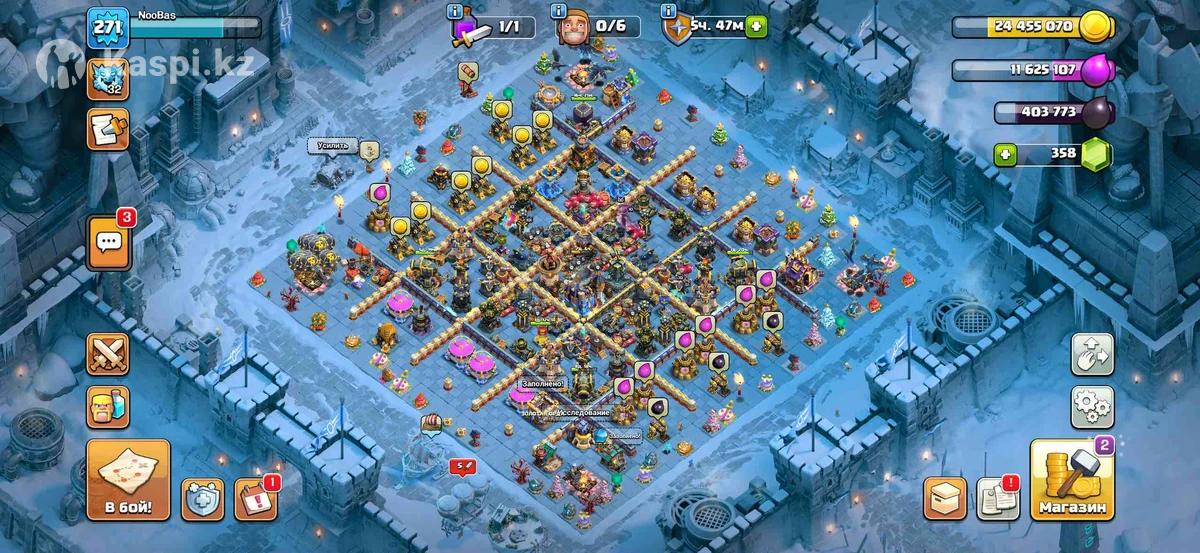Open the news page icon with red alert
1200x553 pixels.
click(997, 498)
